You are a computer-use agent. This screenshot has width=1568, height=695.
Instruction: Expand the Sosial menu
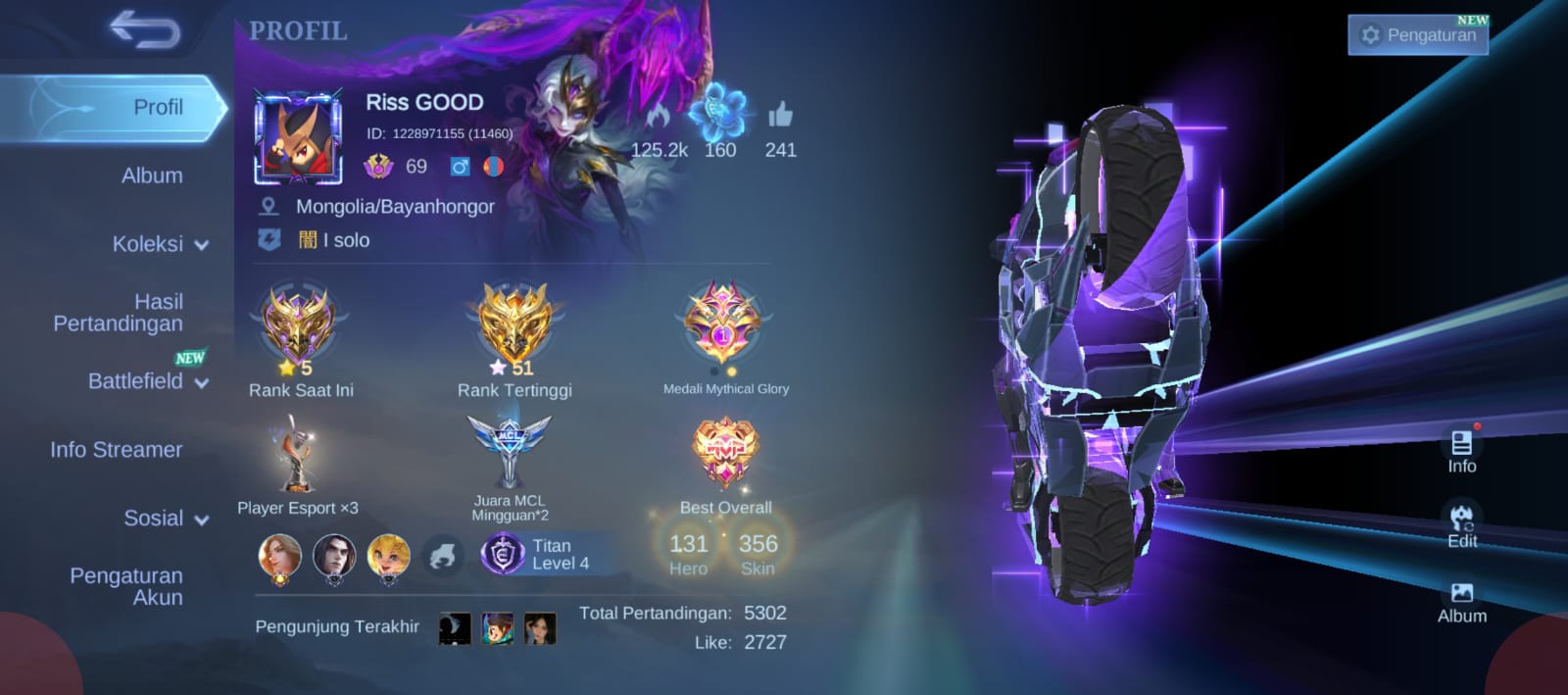(x=165, y=519)
